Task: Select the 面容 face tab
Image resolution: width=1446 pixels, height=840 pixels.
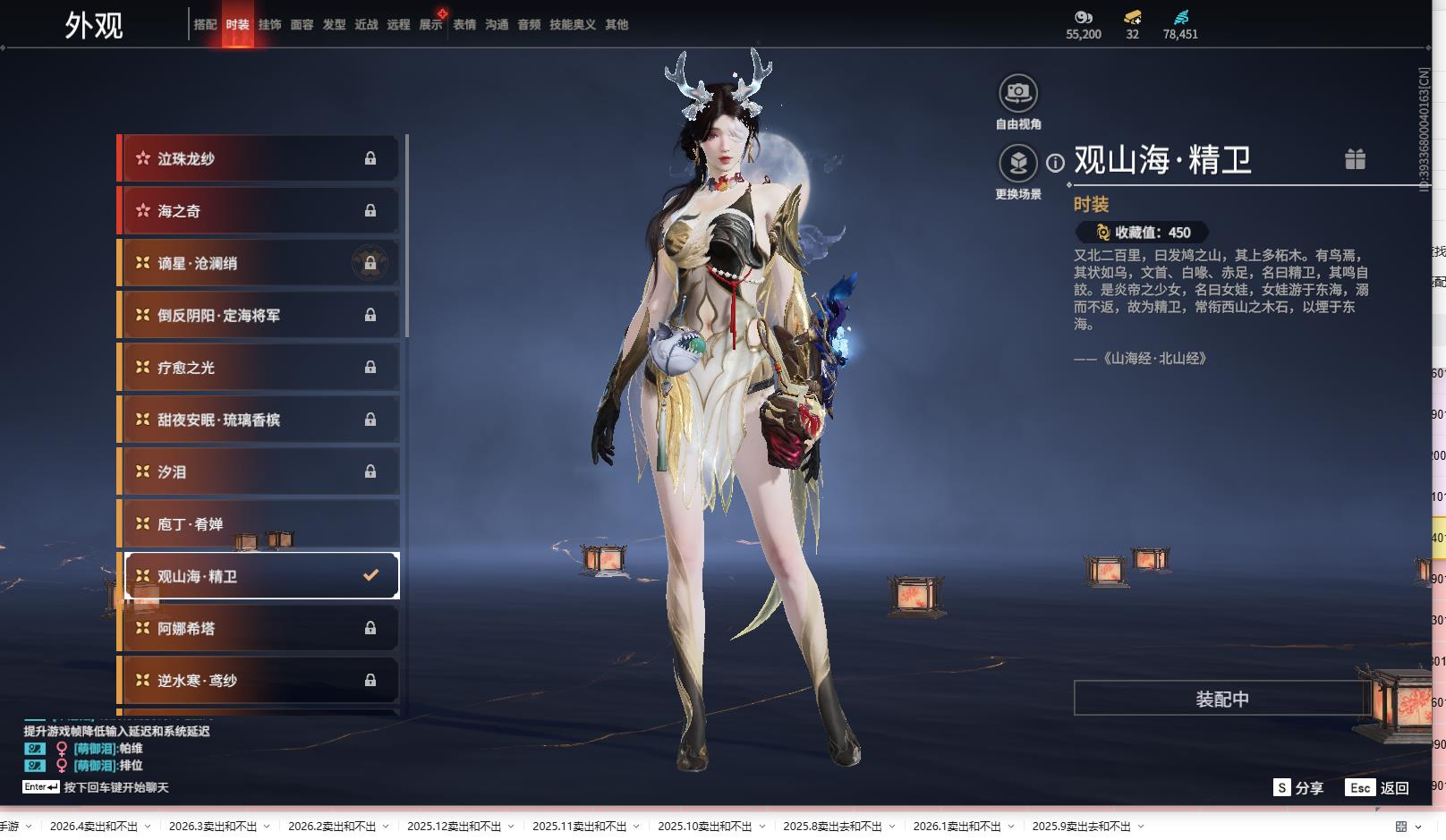Action: tap(302, 25)
